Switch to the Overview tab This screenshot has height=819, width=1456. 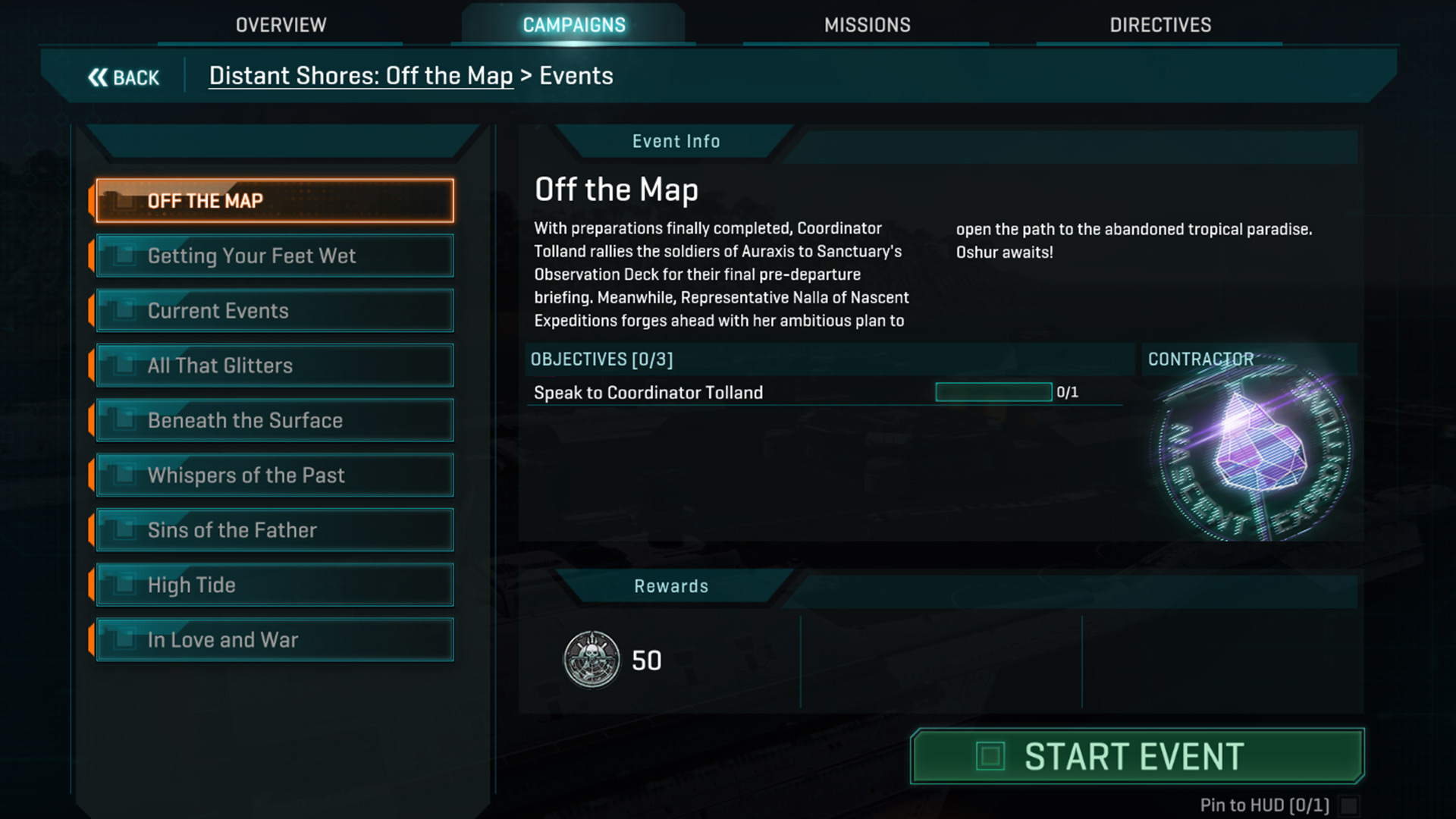point(281,25)
